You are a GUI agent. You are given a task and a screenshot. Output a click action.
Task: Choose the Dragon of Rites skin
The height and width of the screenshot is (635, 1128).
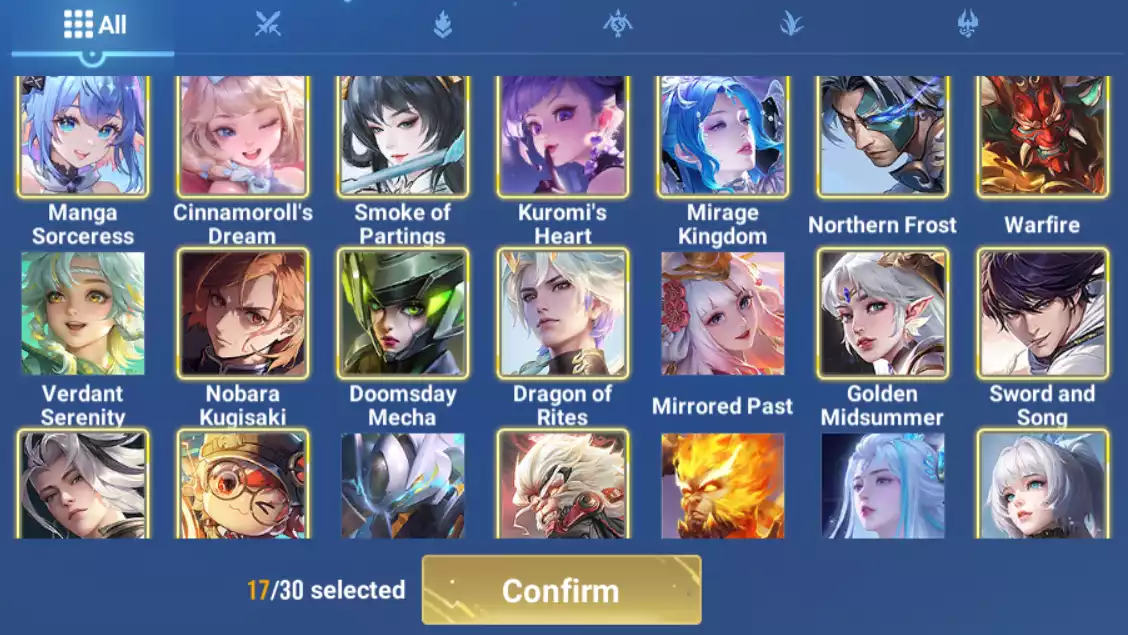(x=563, y=313)
